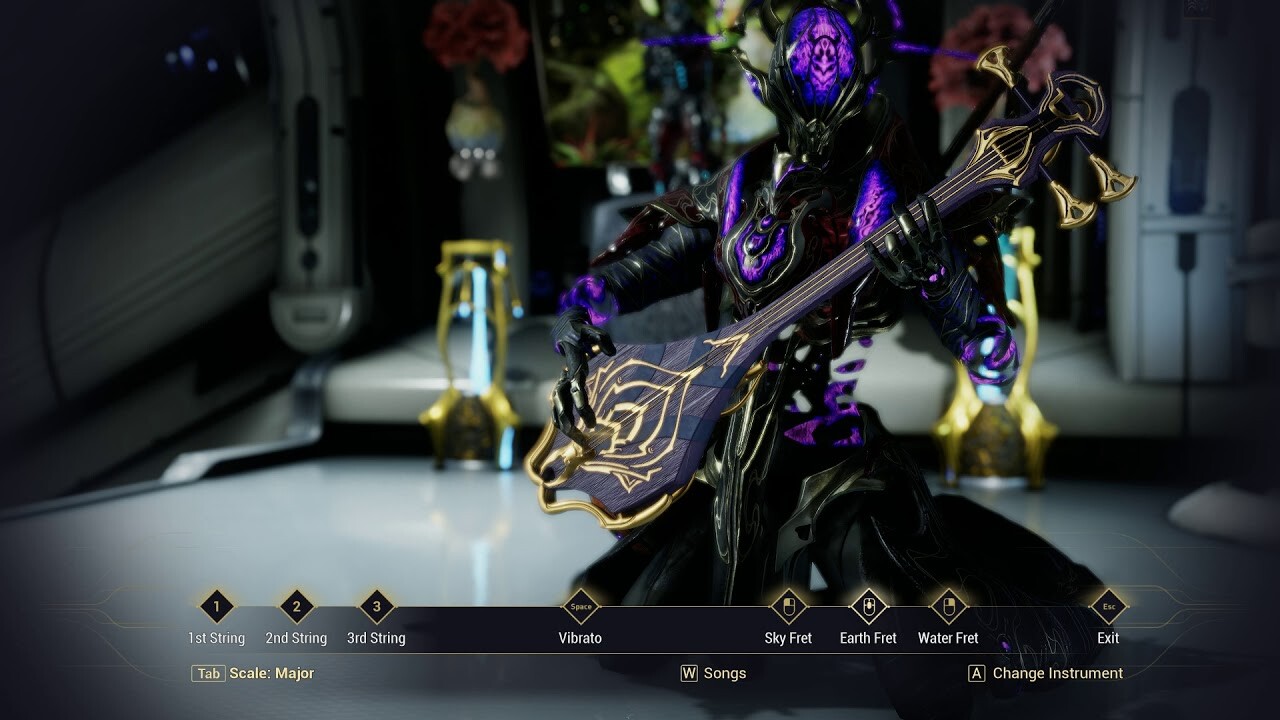The image size is (1280, 720).
Task: Open the Songs list
Action: click(714, 673)
